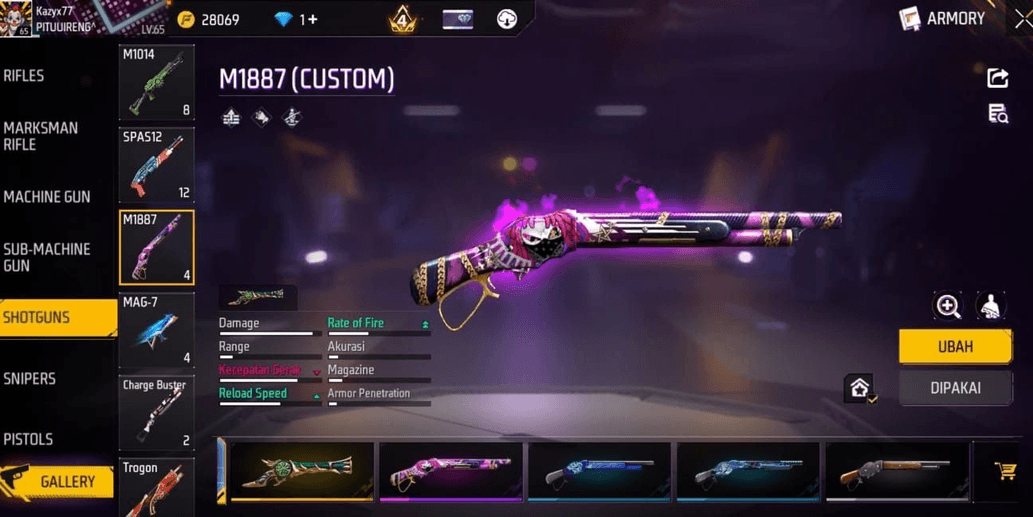The image size is (1033, 517).
Task: Click the DIPAKAI button
Action: pos(955,388)
